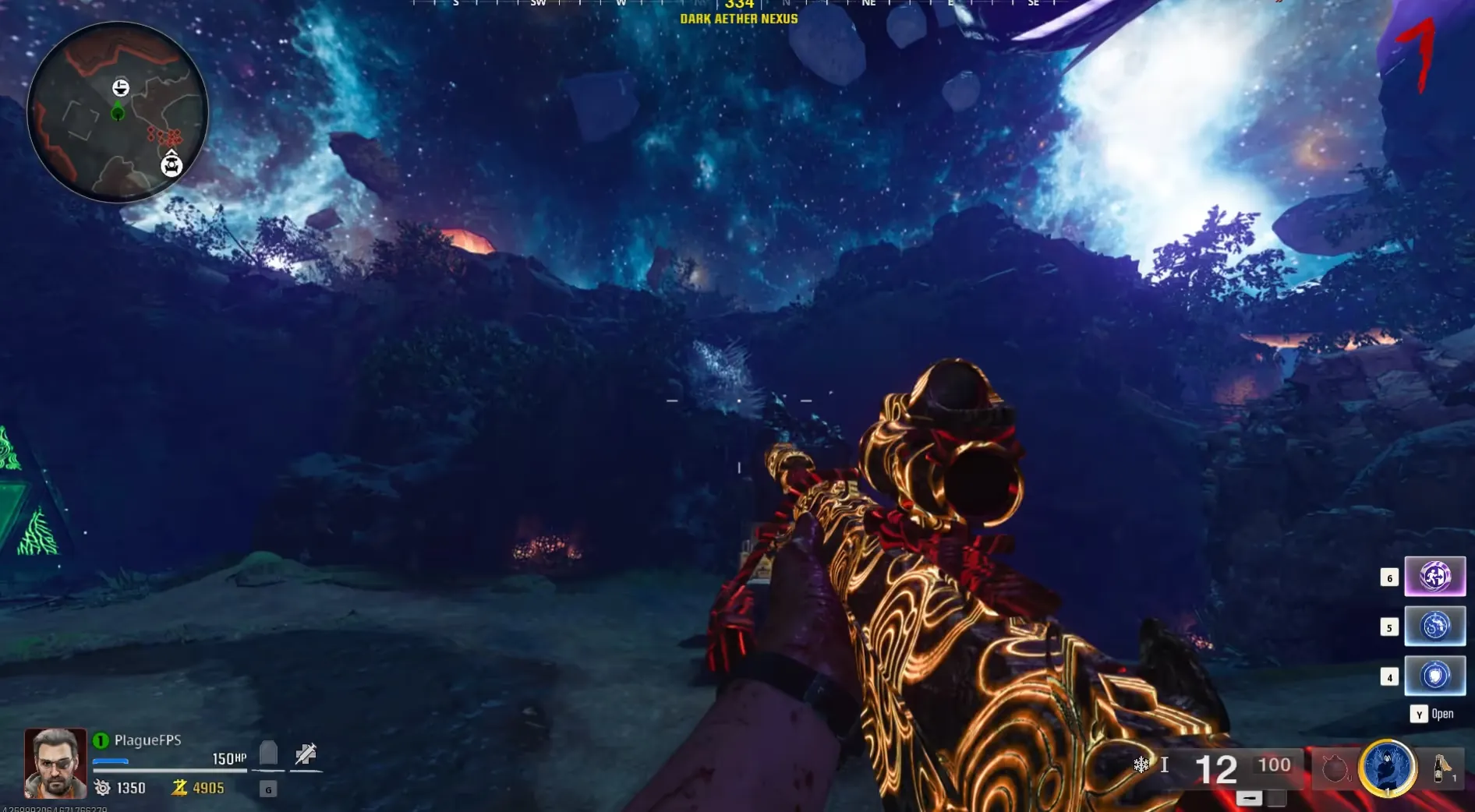Click the syringe self-revive icon
This screenshot has width=1475, height=812.
(x=306, y=754)
